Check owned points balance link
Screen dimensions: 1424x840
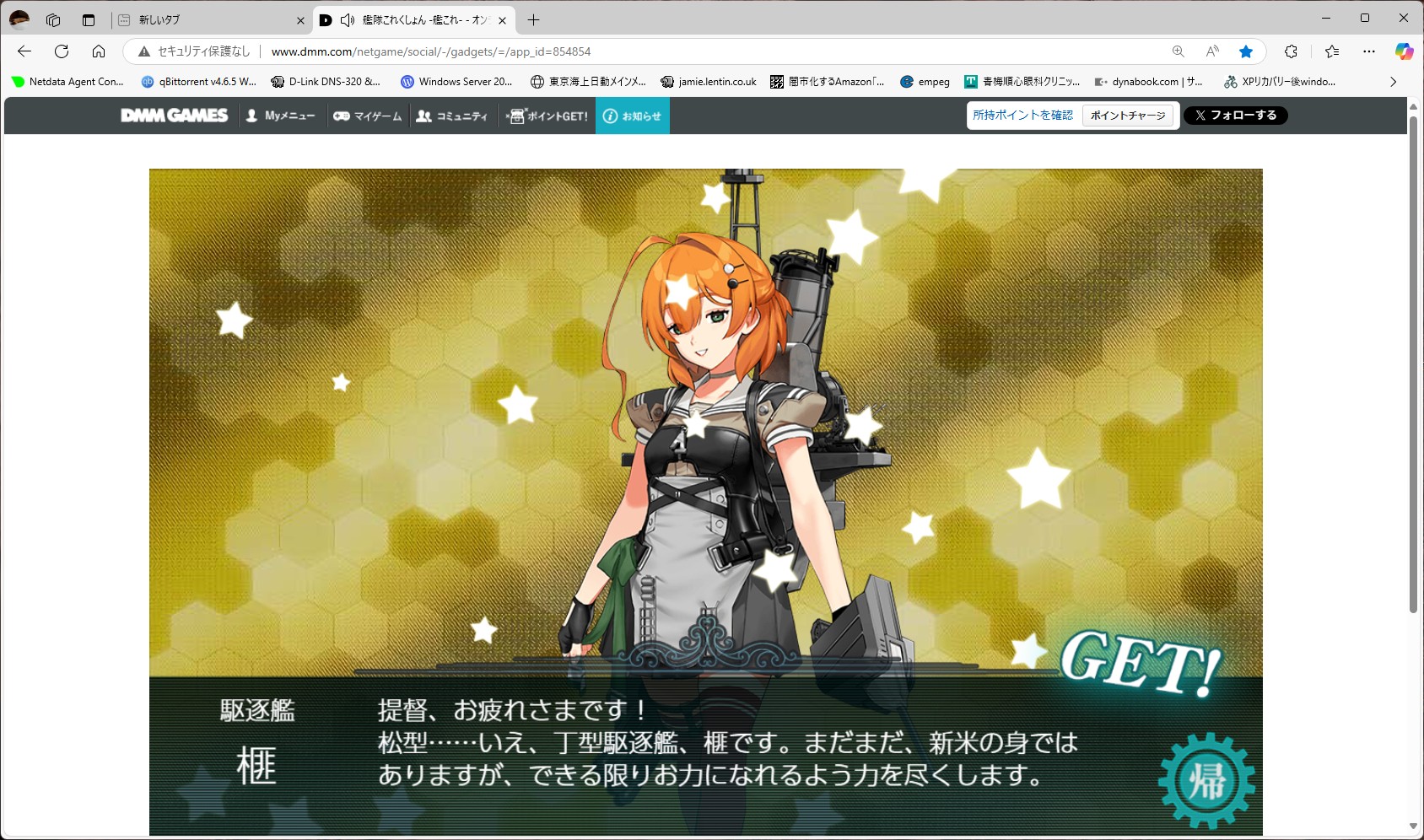1022,116
